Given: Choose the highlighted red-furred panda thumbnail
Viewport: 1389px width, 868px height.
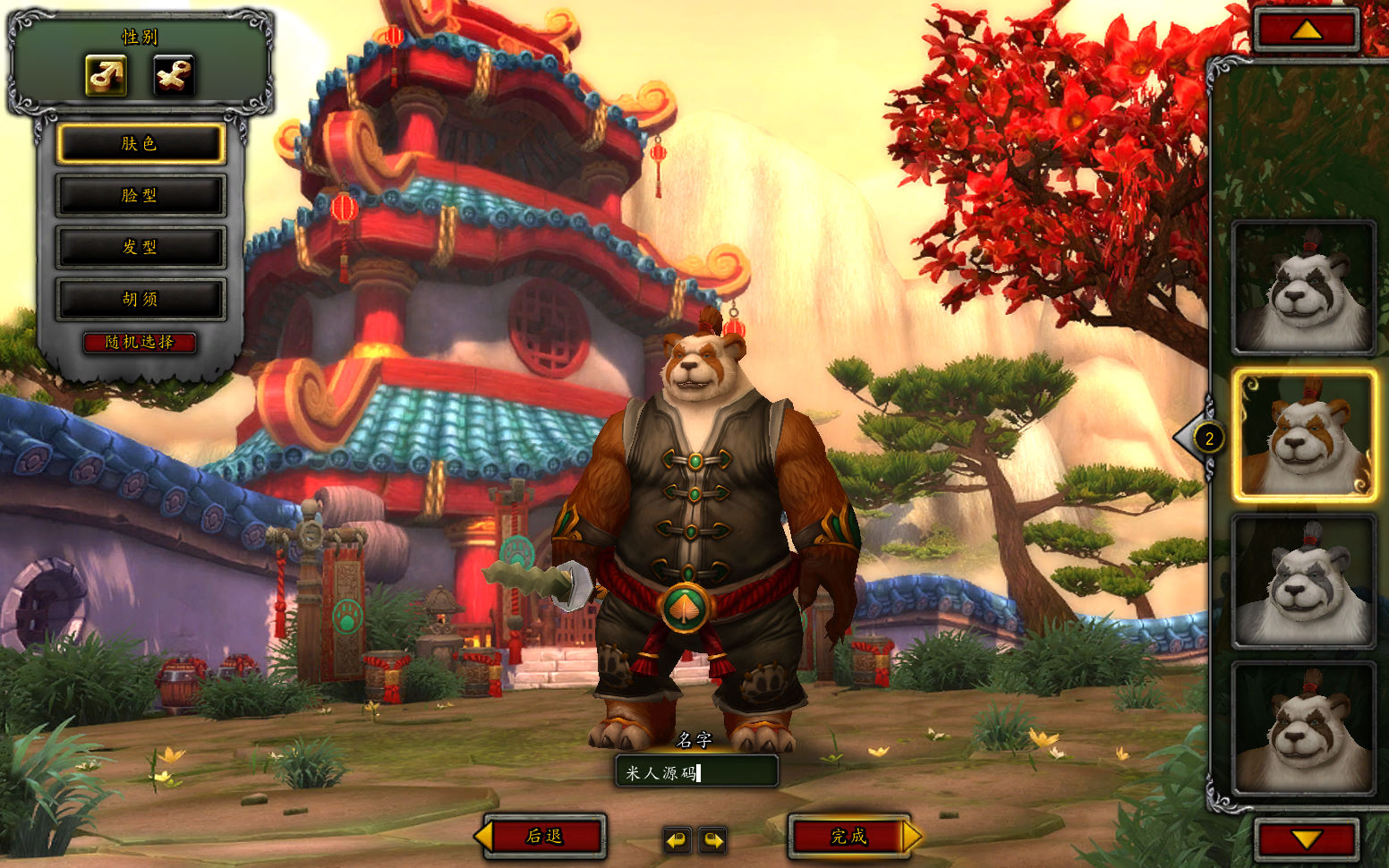Looking at the screenshot, I should 1303,436.
